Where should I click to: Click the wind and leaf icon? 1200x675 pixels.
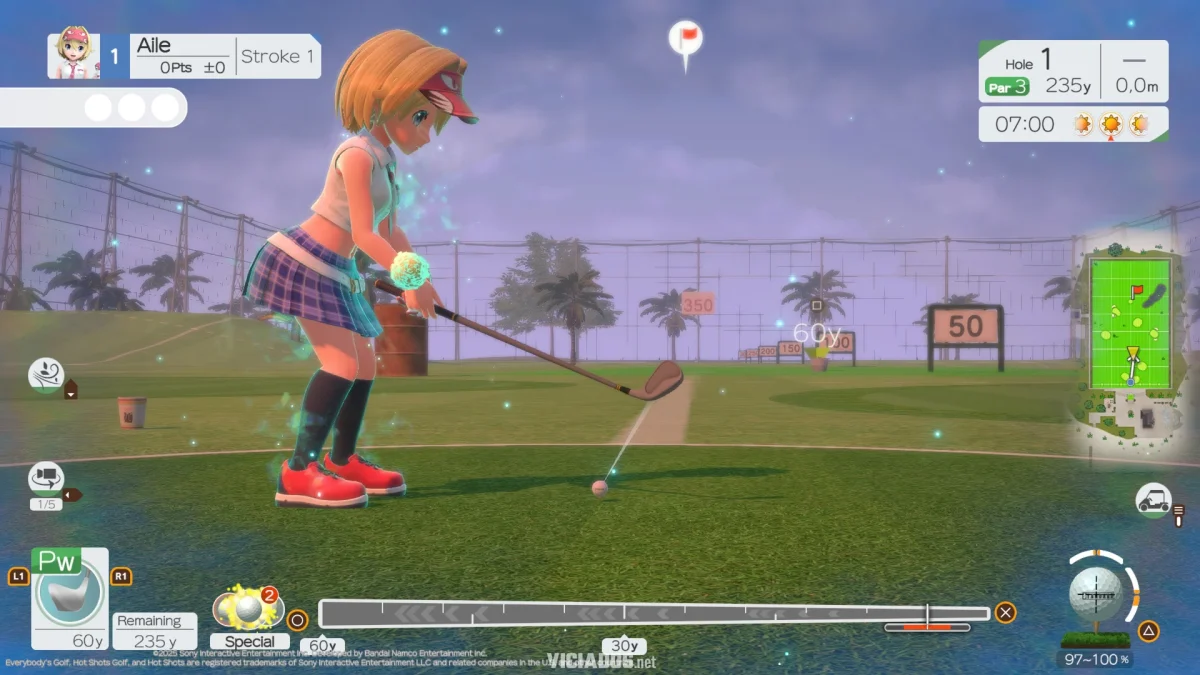click(x=46, y=375)
